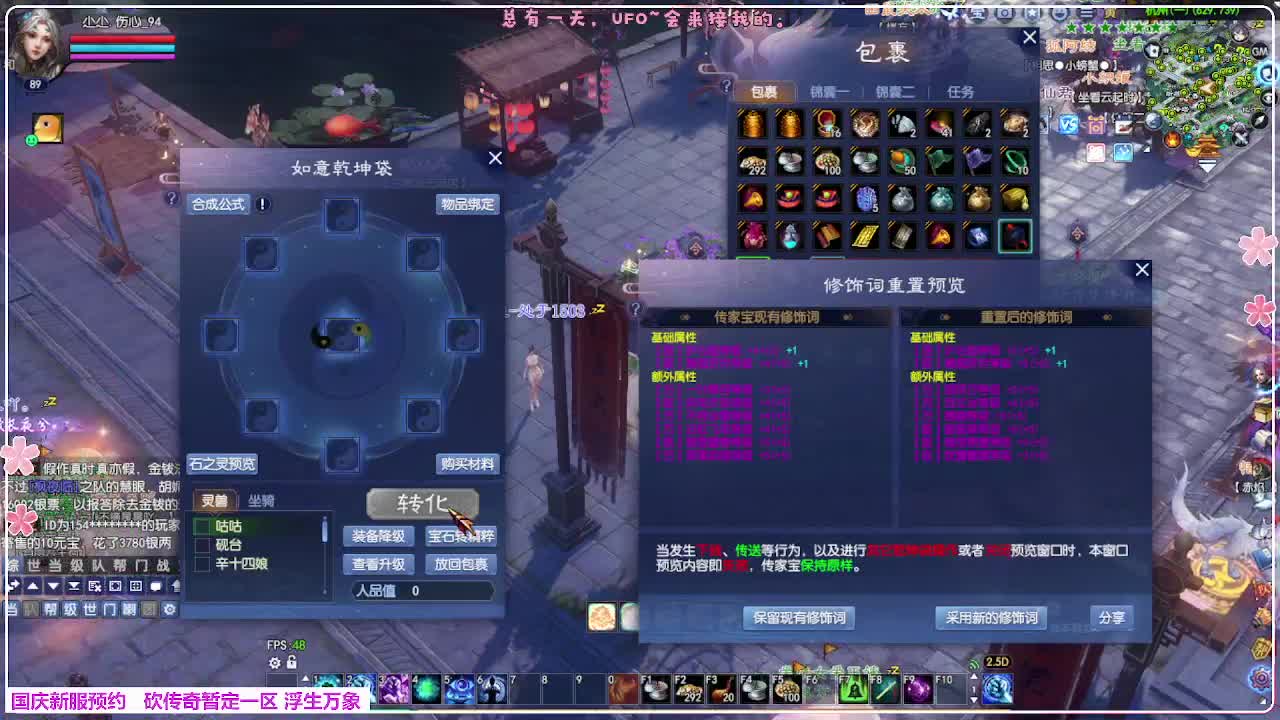
Task: Click the lock icon next to the FPS counter
Action: [x=292, y=663]
